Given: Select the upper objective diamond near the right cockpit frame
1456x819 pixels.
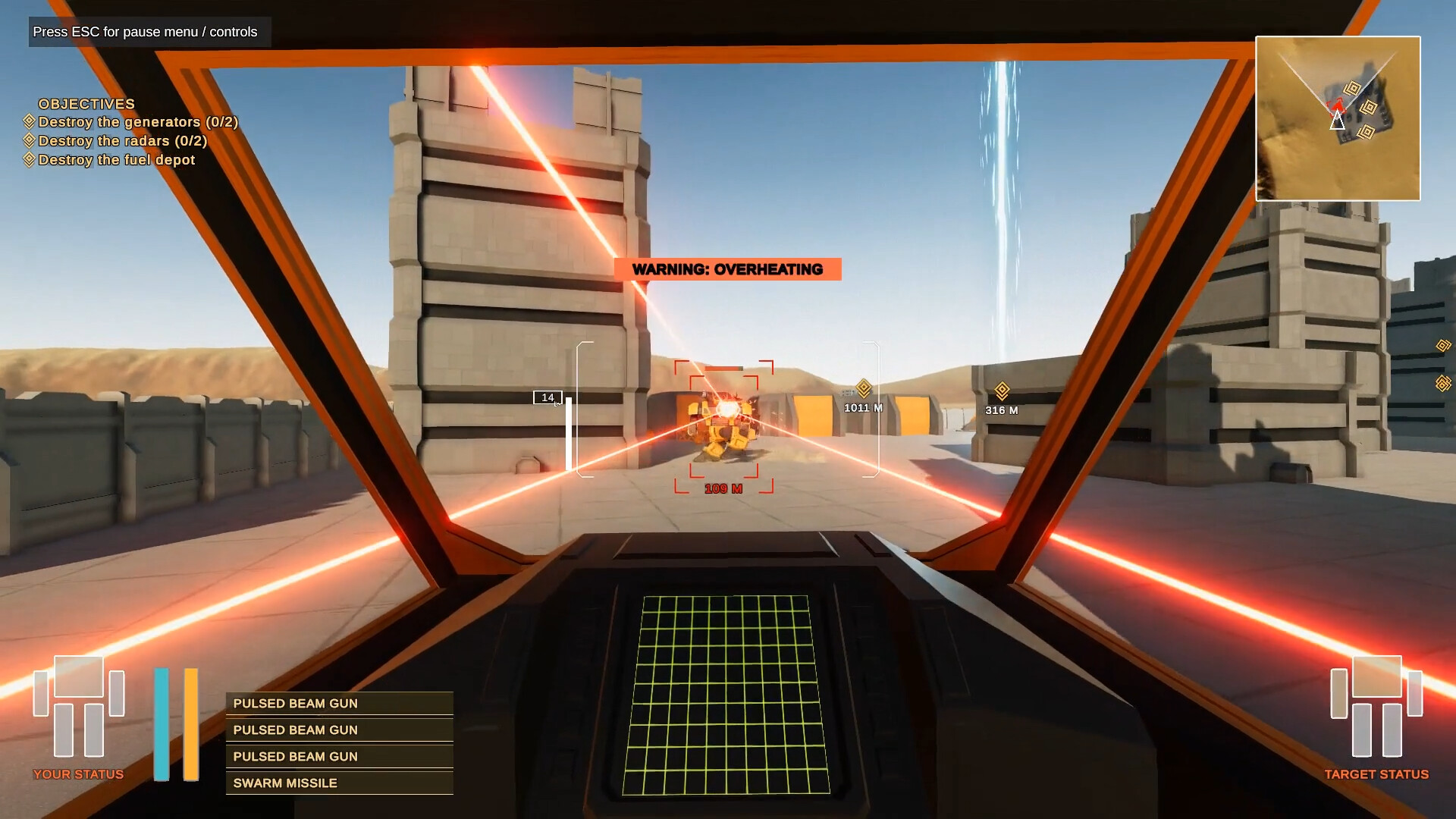Looking at the screenshot, I should point(1442,347).
